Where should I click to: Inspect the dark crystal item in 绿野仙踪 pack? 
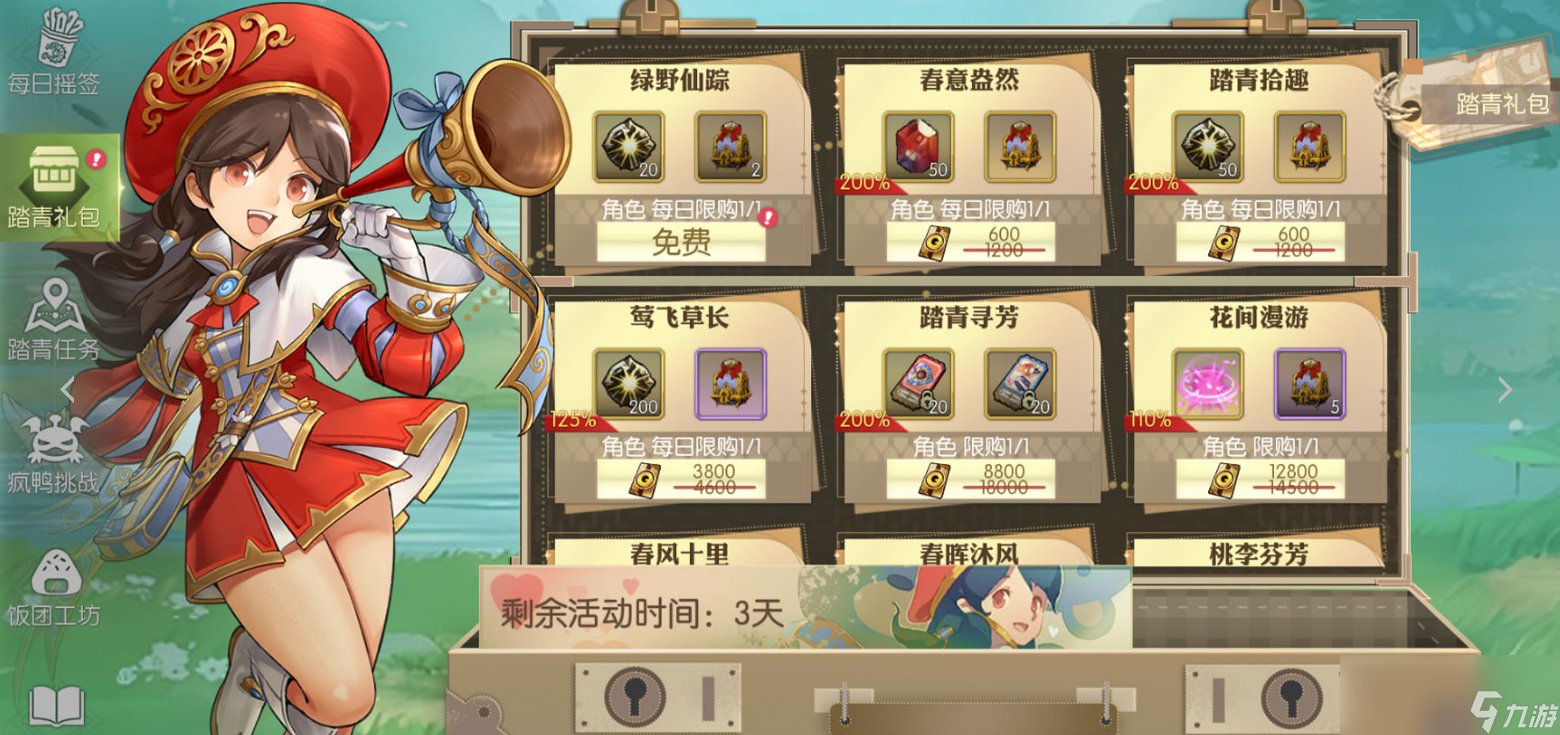coord(628,145)
